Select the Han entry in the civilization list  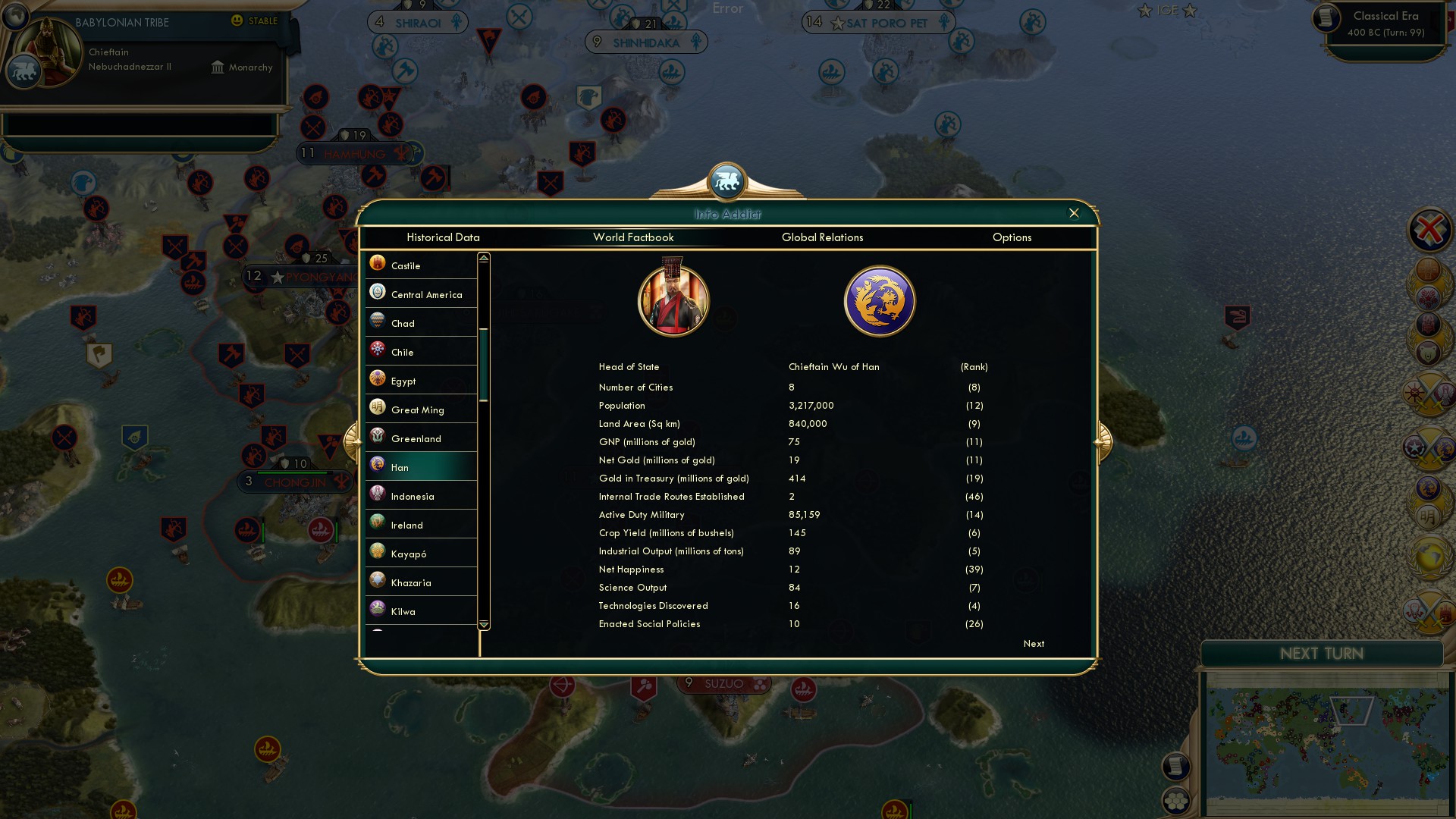[421, 467]
